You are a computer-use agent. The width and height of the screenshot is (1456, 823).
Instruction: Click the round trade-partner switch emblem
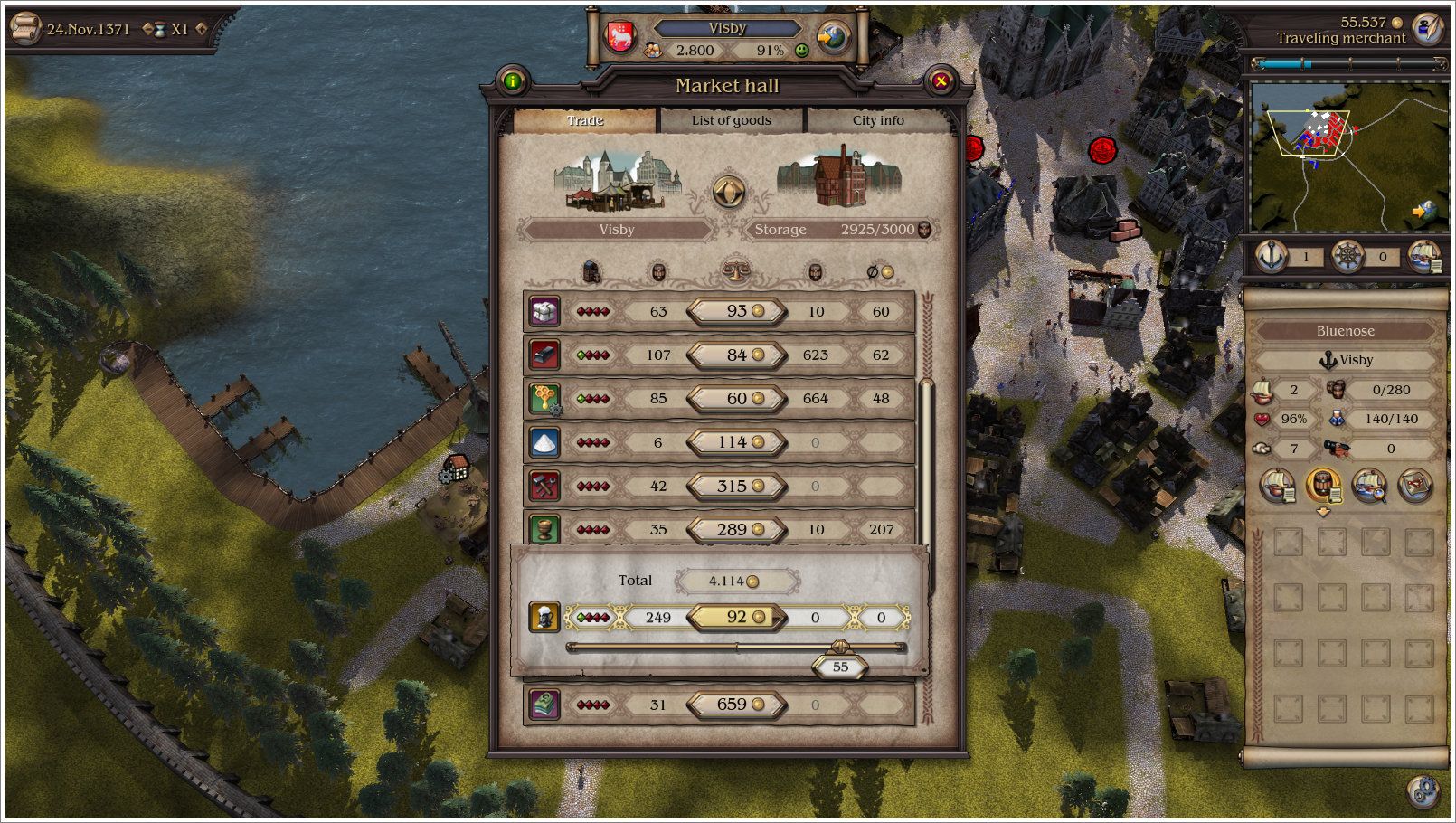[x=729, y=192]
